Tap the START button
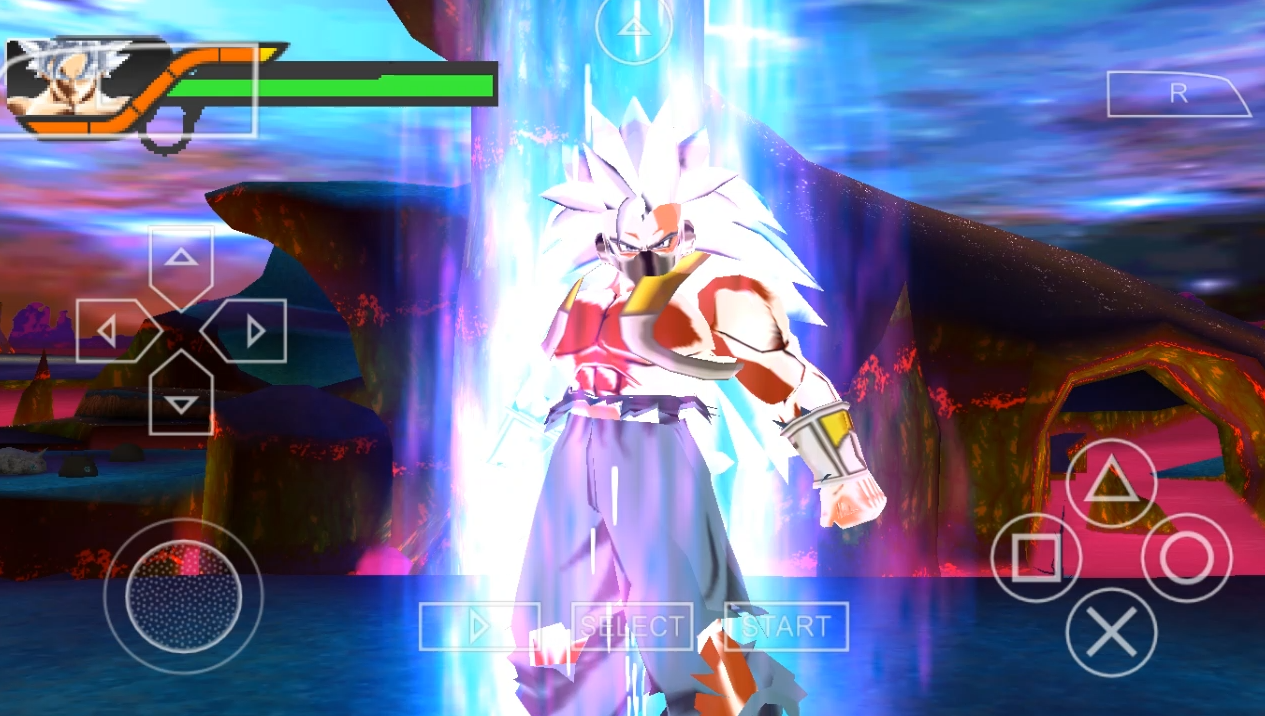Image resolution: width=1265 pixels, height=716 pixels. [x=786, y=627]
